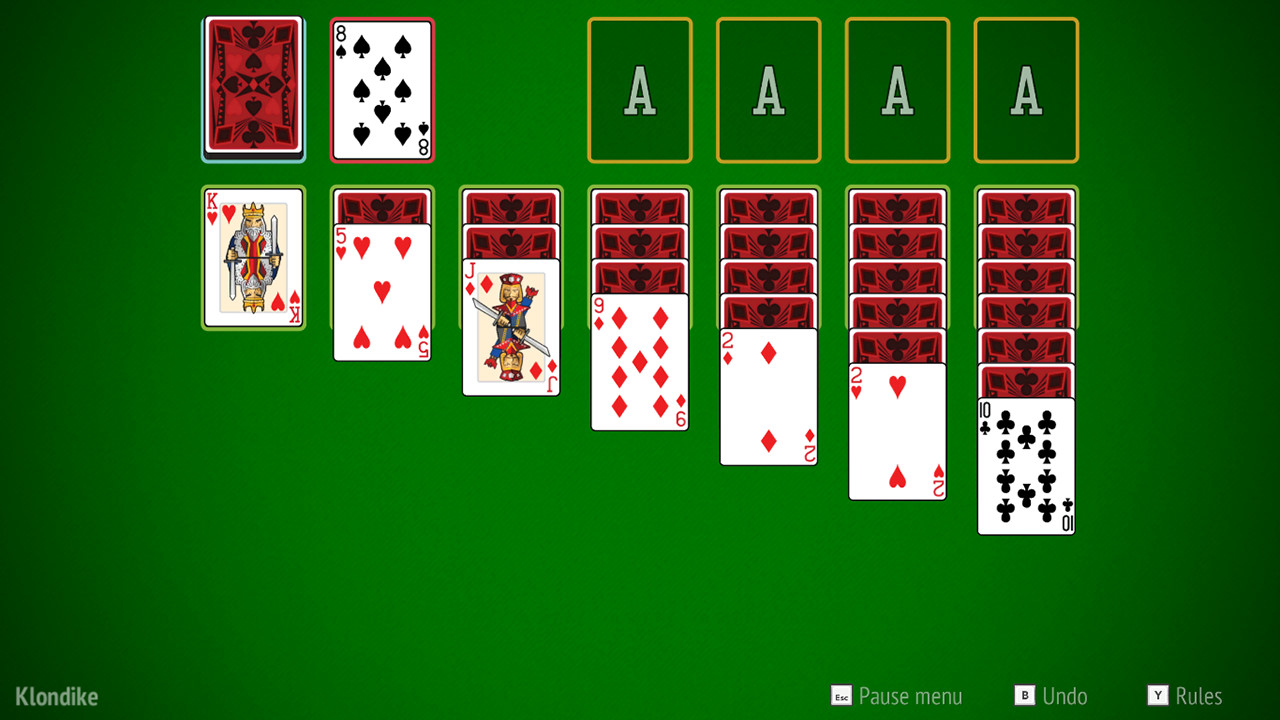
Task: Click the face-down stock pile
Action: click(x=252, y=88)
